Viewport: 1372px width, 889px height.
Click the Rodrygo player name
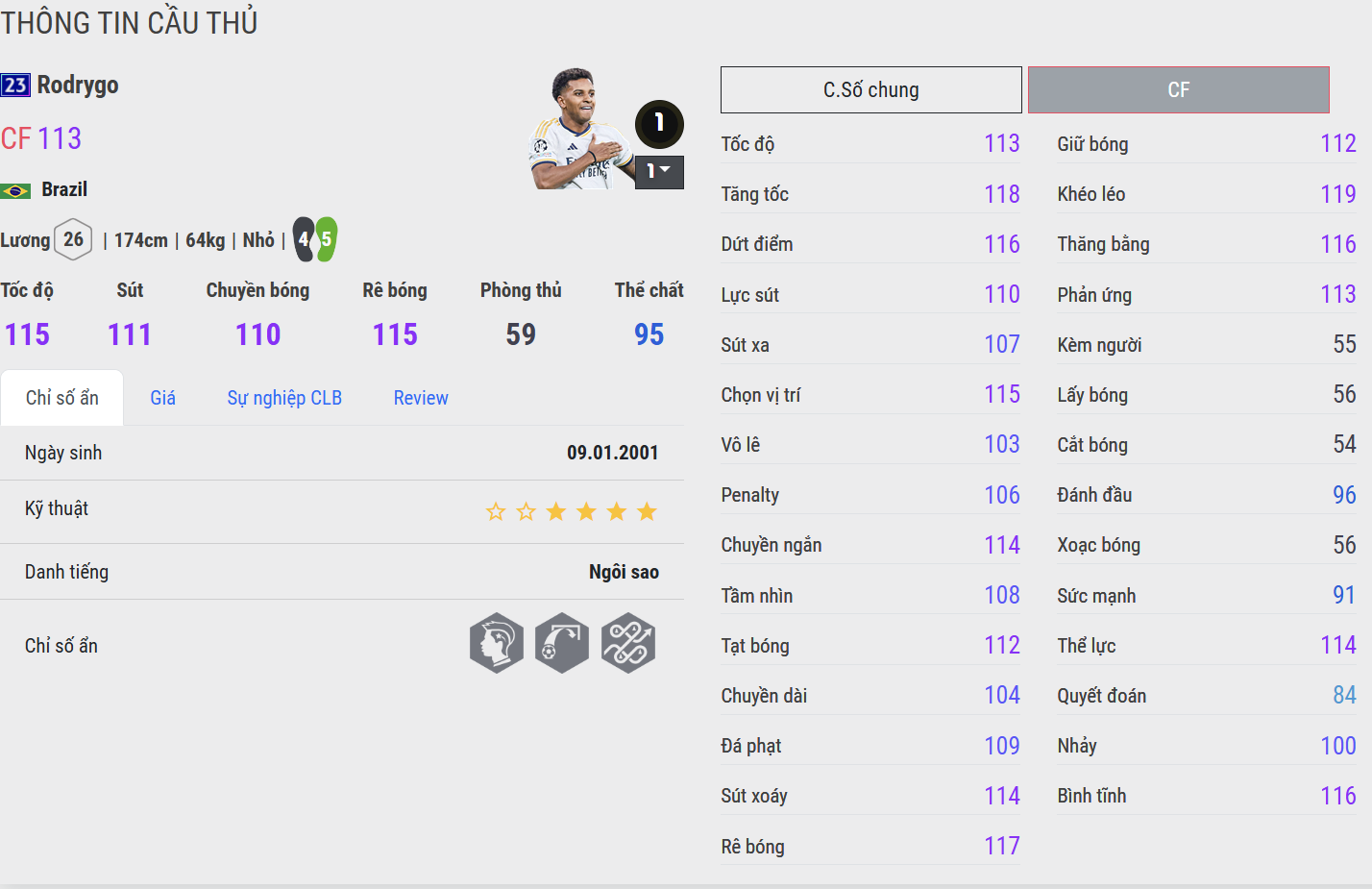[x=78, y=86]
